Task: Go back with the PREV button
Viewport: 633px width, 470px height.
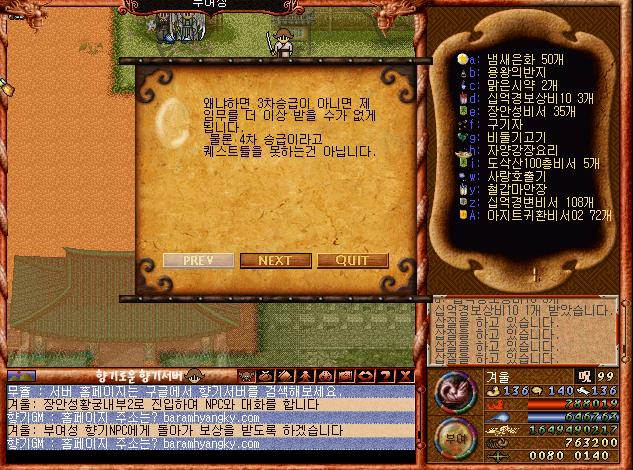Action: [x=197, y=261]
